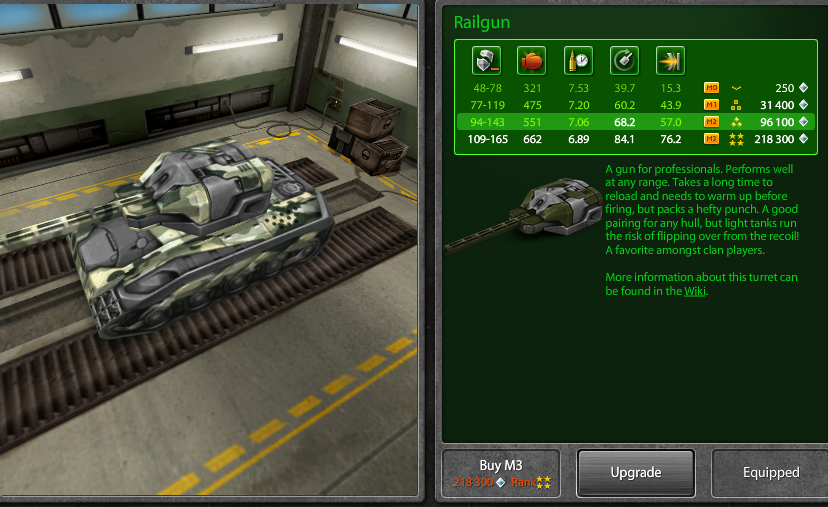Click the boxing glove impact icon
The height and width of the screenshot is (507, 828).
point(531,60)
